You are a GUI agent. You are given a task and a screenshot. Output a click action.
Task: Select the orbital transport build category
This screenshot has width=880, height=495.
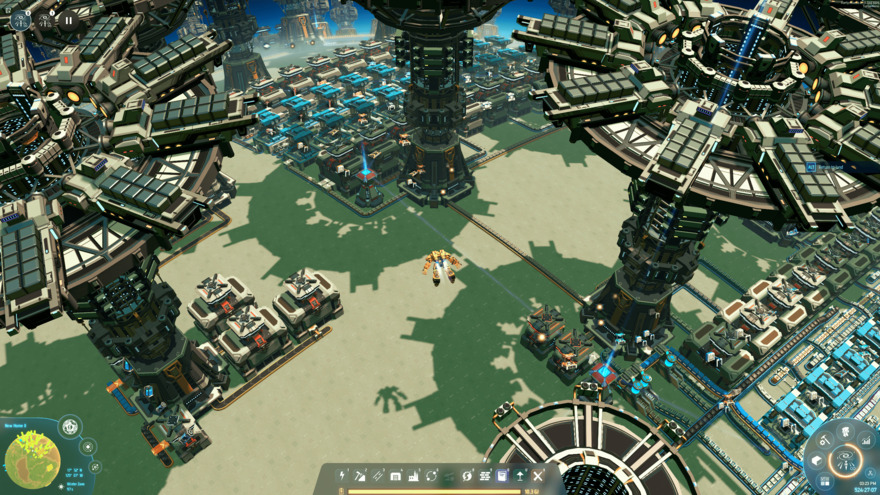(431, 476)
